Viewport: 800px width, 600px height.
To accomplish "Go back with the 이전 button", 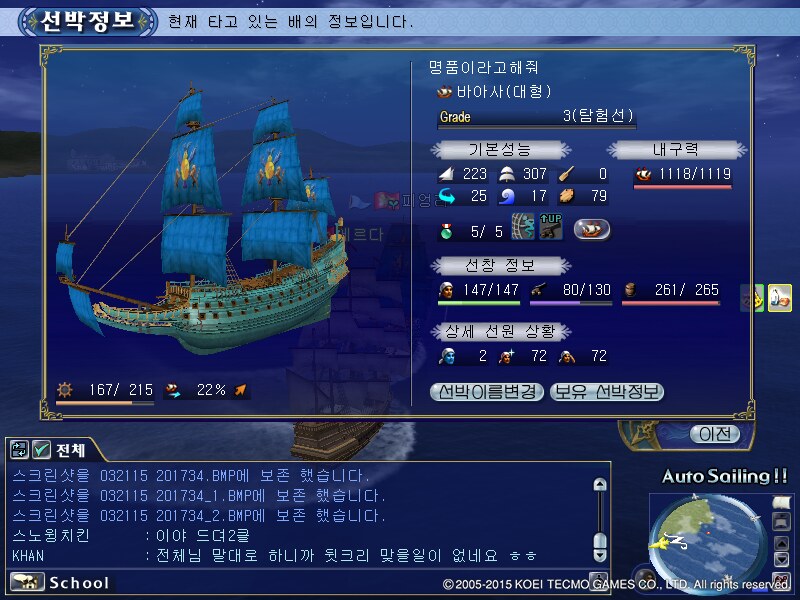I will tap(714, 434).
